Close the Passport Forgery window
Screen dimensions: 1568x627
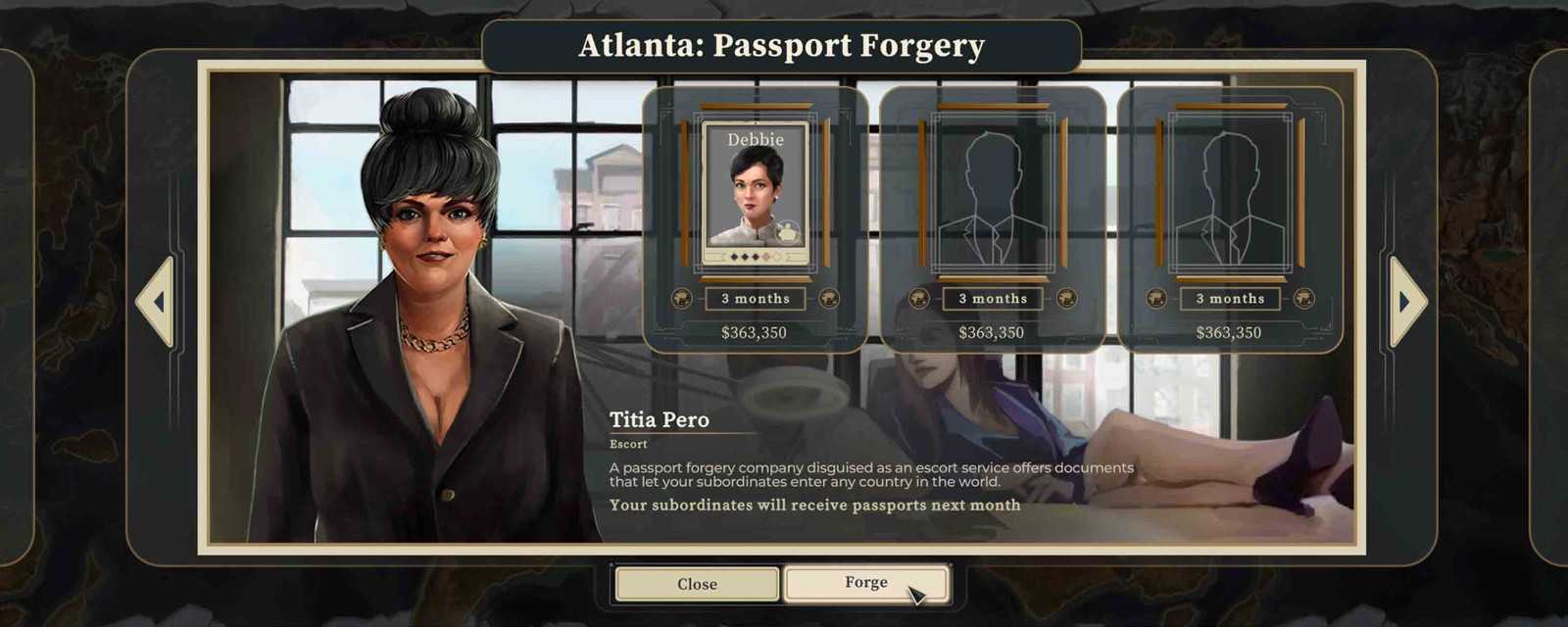click(697, 584)
